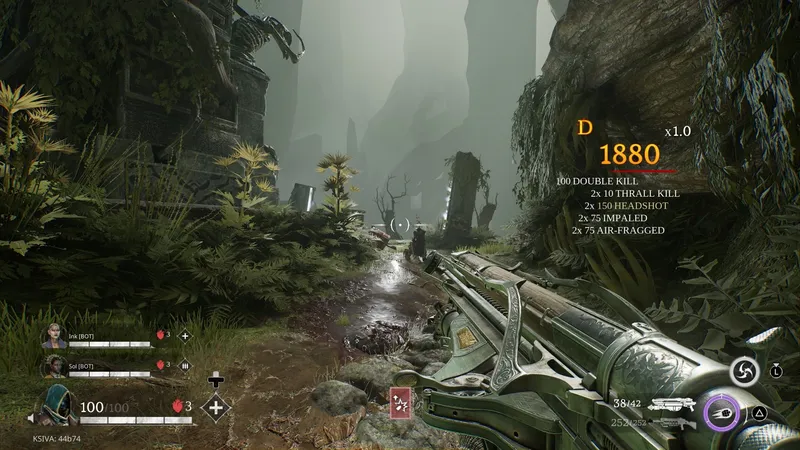The image size is (800, 450).
Task: Click the speaker icon beside player portrait
Action: pos(30,418)
